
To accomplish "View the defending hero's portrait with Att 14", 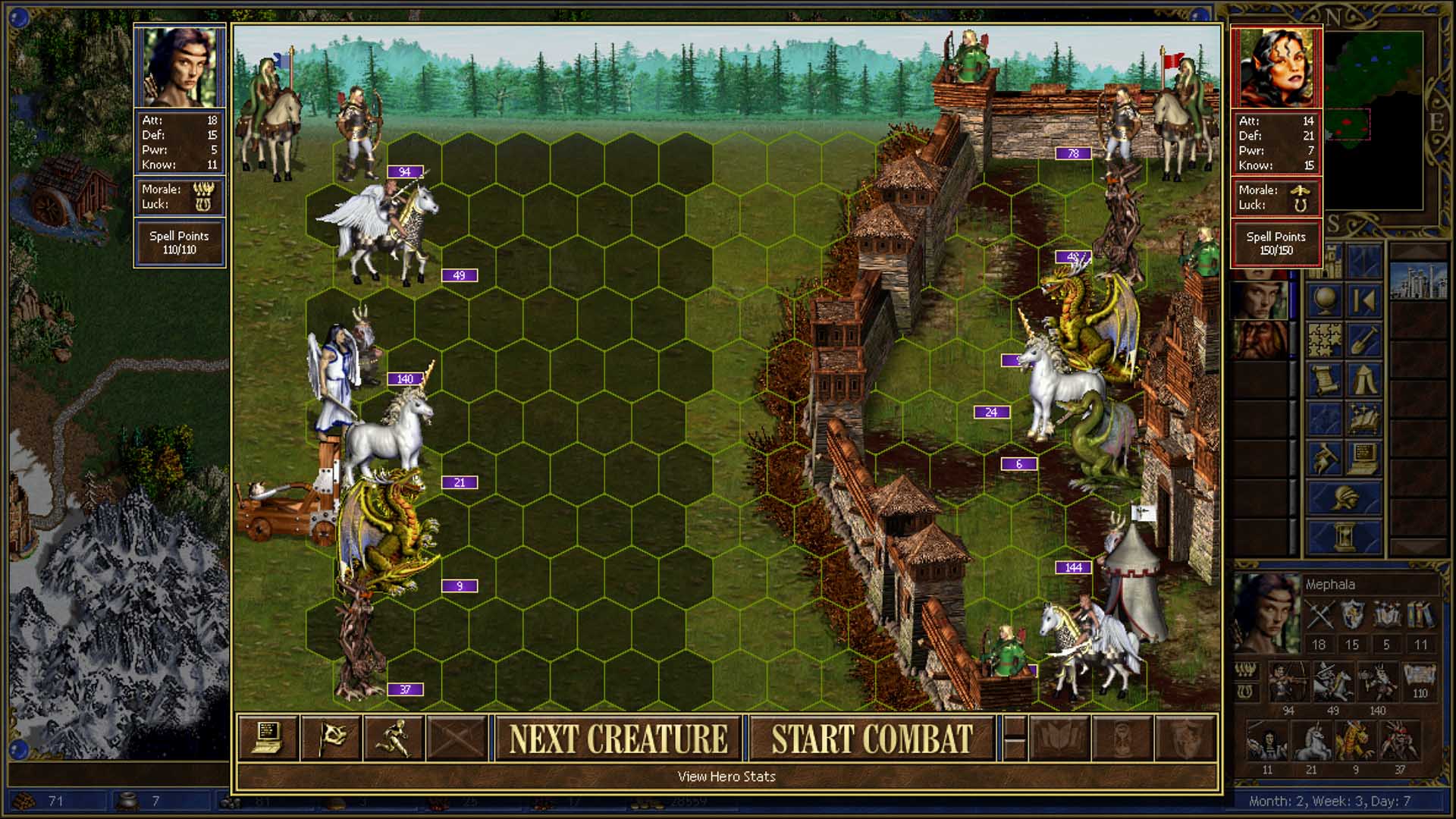I will [1276, 68].
